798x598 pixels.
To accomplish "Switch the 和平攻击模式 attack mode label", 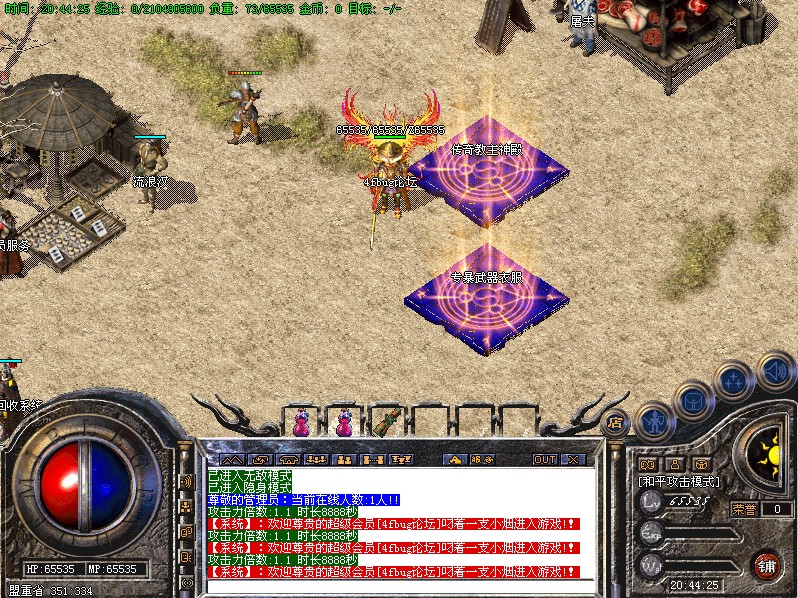I will (x=680, y=481).
